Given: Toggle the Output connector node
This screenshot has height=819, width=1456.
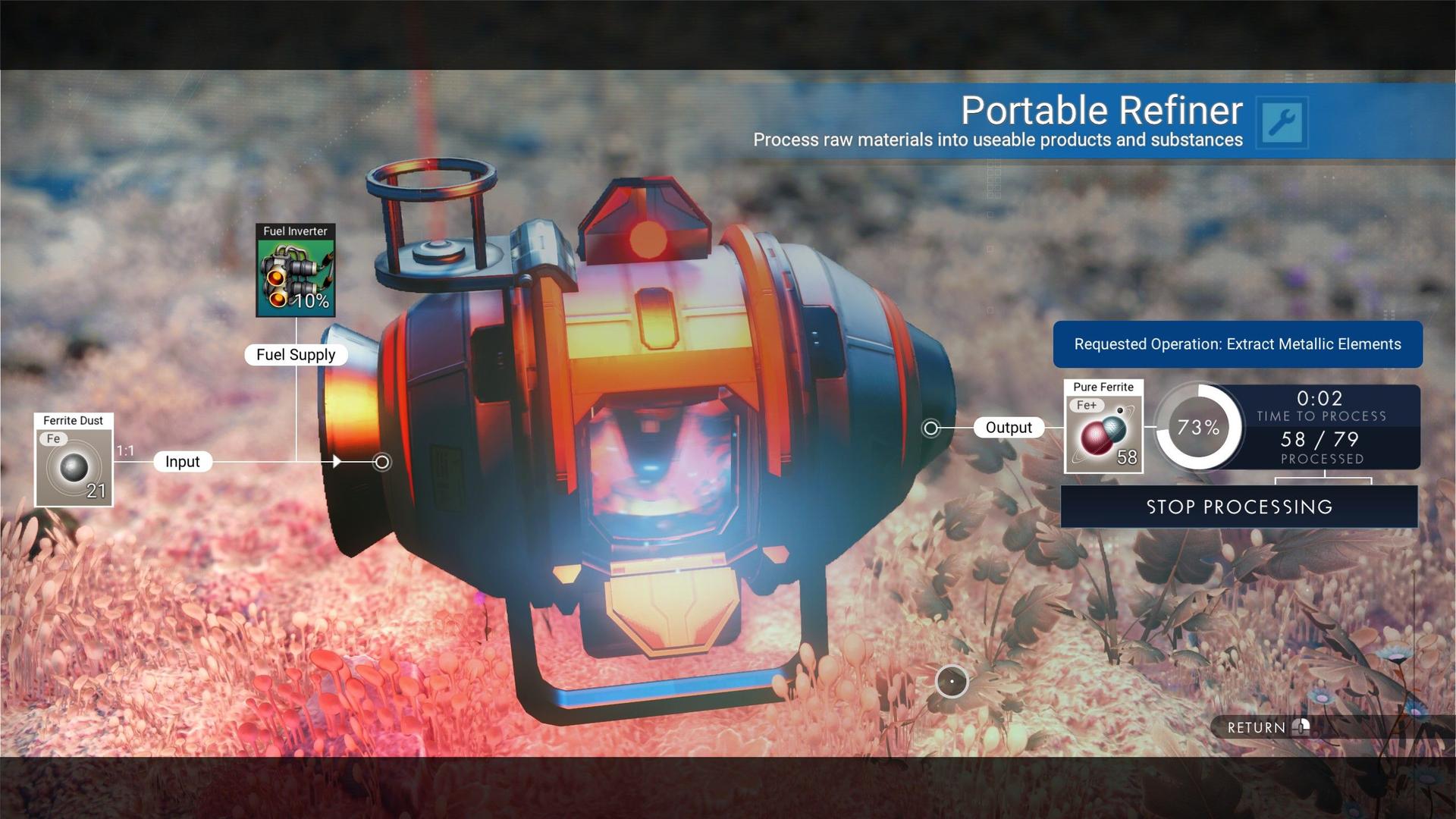Looking at the screenshot, I should coord(930,427).
